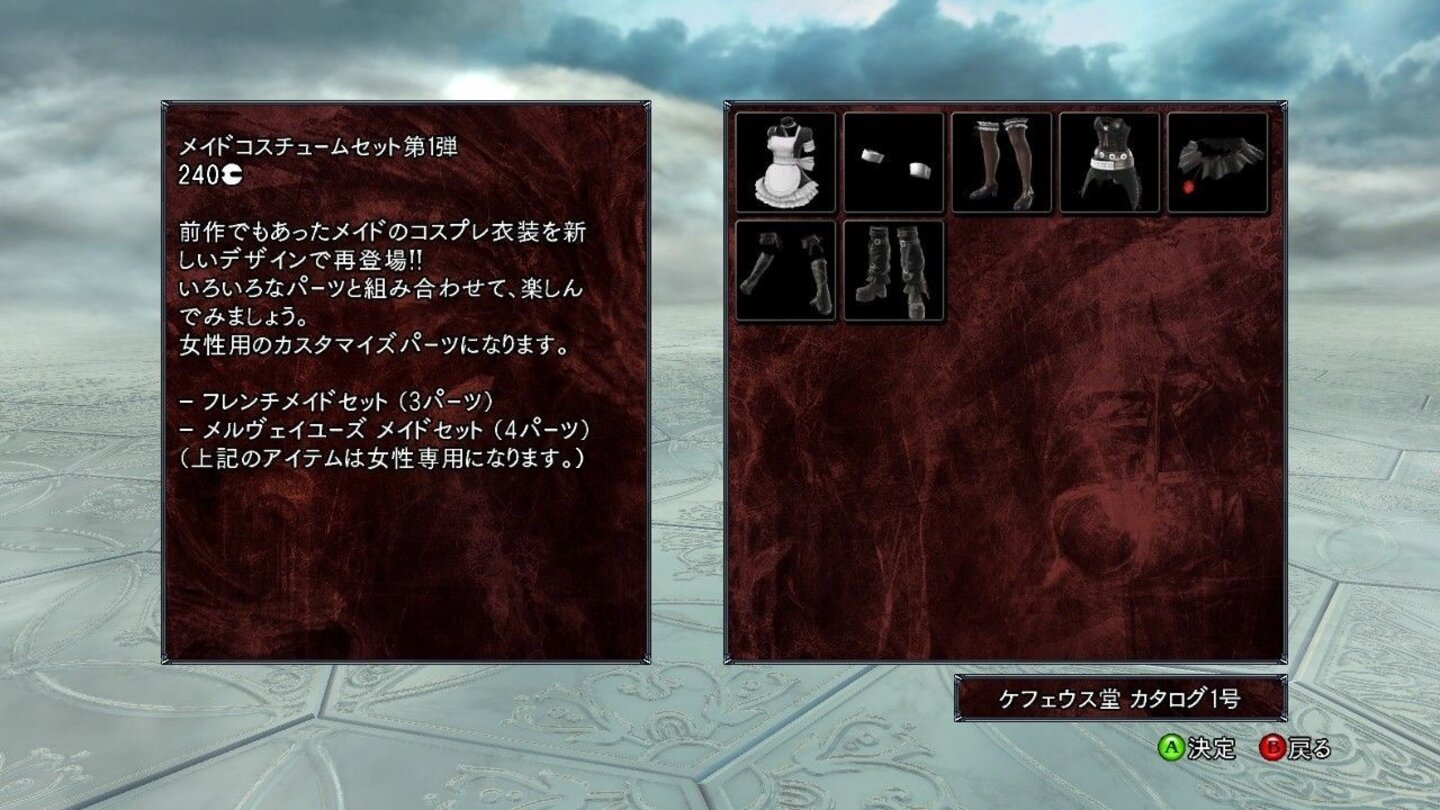
Task: Select the buckled platform boots item icon
Action: coord(893,270)
